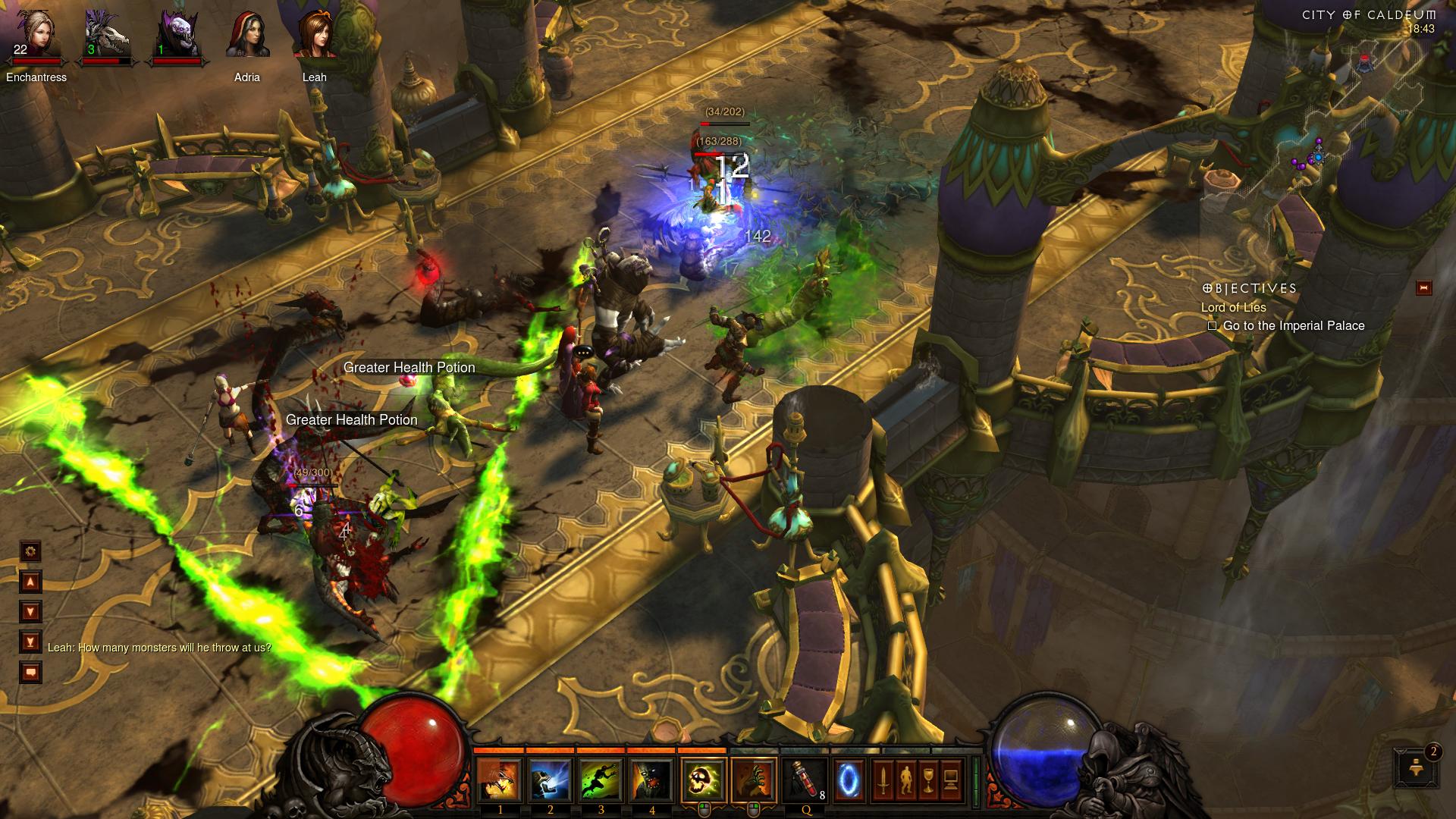
Task: Jump to the bottom of chat
Action: (30, 642)
